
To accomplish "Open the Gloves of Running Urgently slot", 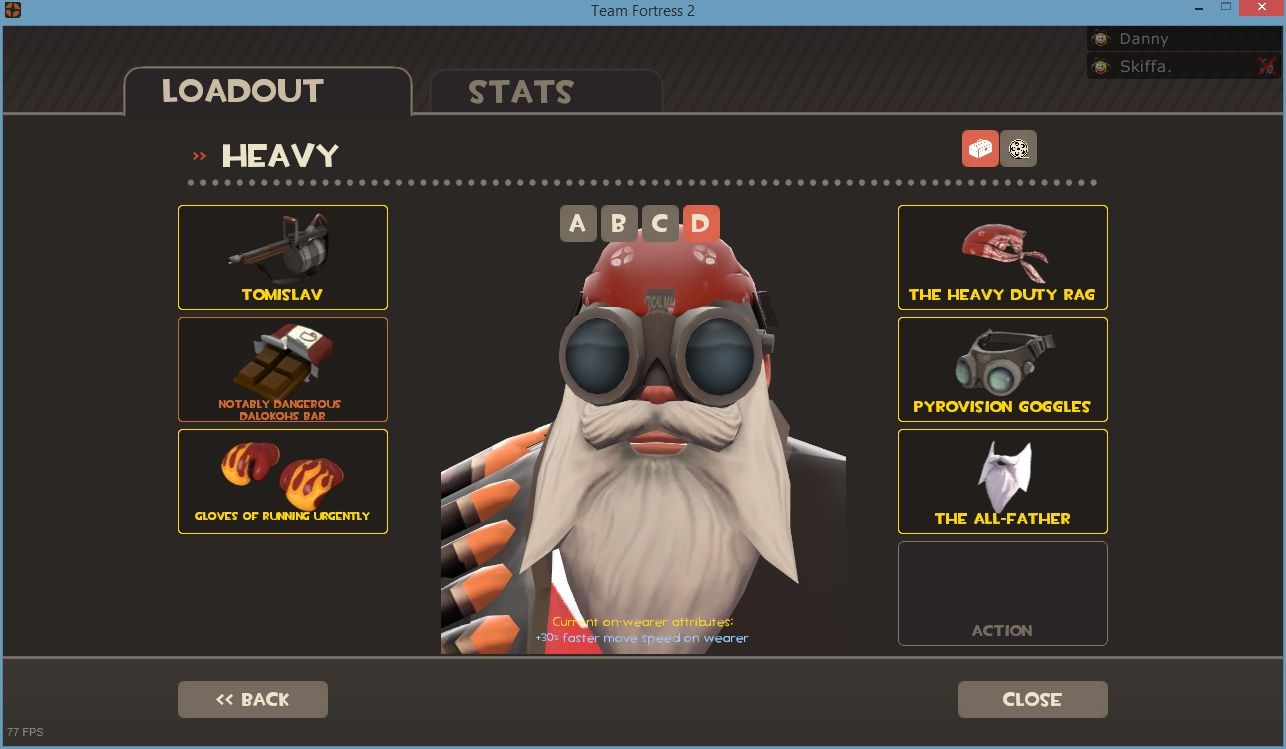I will (x=282, y=481).
